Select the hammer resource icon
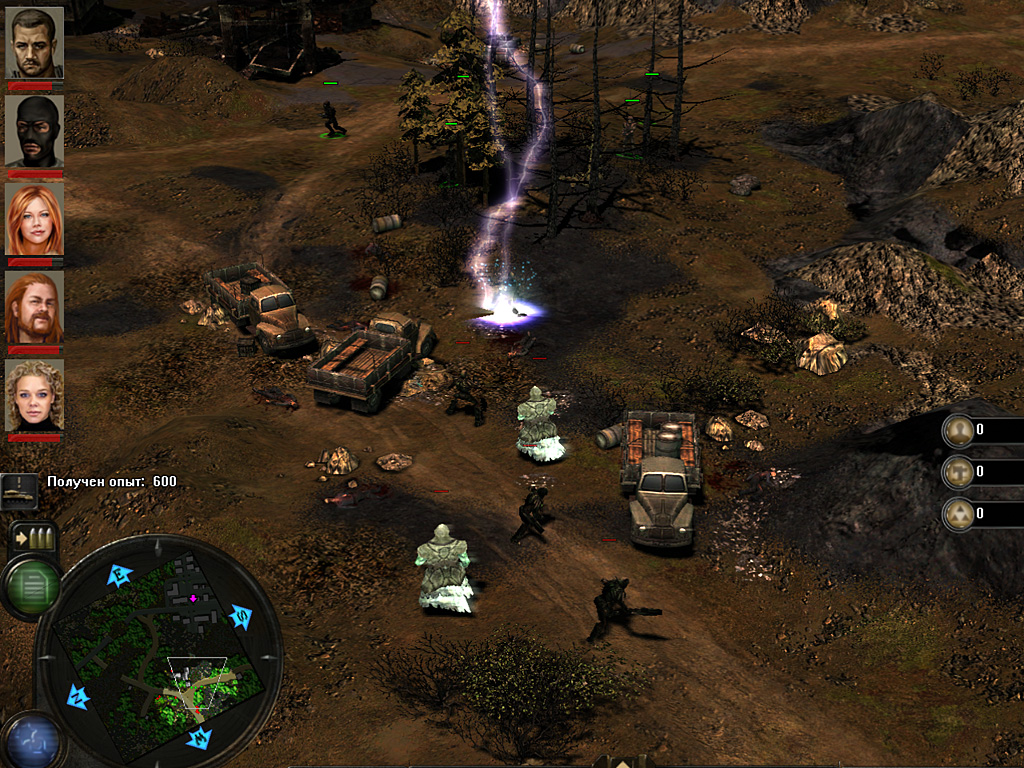The image size is (1024, 768). coord(959,471)
